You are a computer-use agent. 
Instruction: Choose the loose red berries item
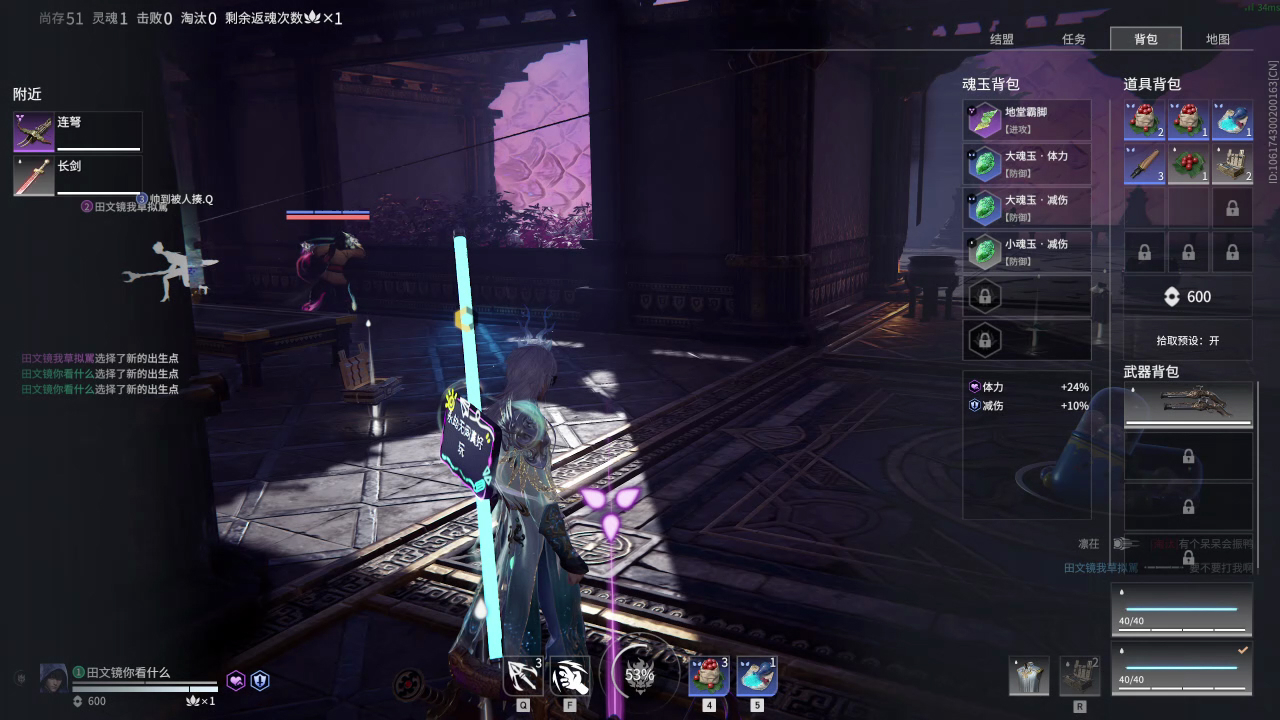(1188, 164)
